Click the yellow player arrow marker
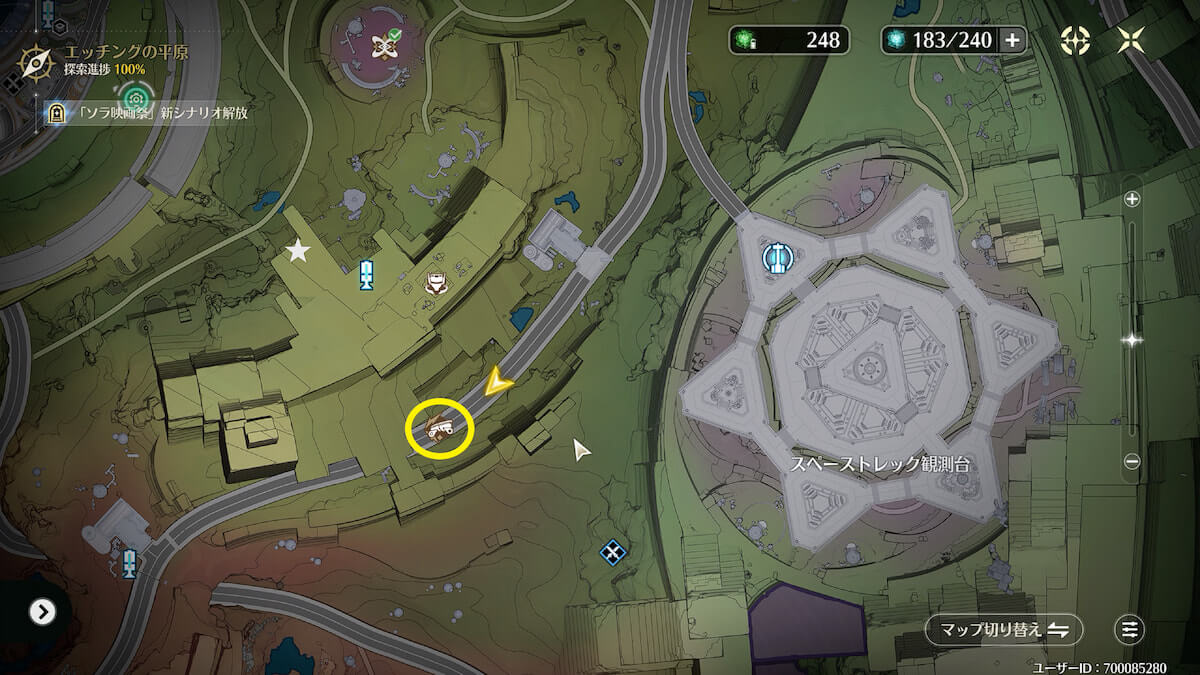Screen dimensions: 1200x675 (497, 381)
